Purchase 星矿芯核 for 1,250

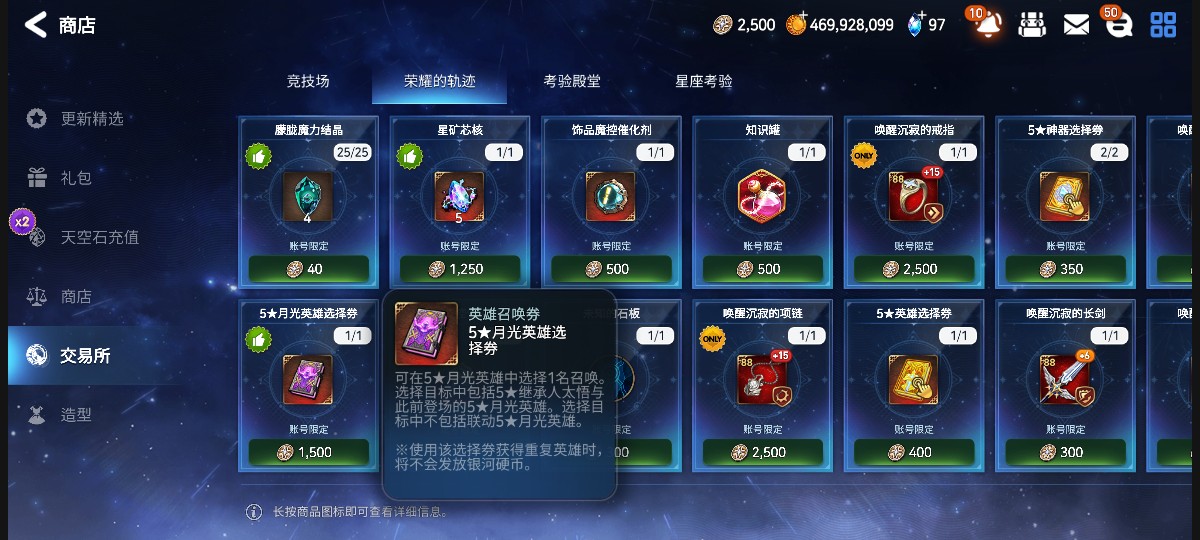460,269
